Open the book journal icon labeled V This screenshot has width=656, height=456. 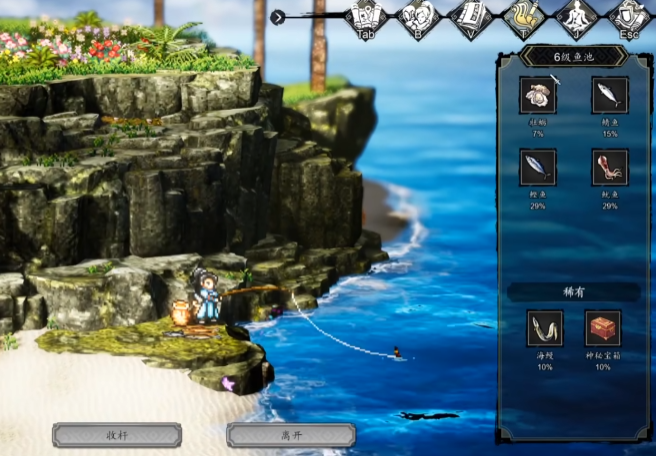click(x=468, y=18)
